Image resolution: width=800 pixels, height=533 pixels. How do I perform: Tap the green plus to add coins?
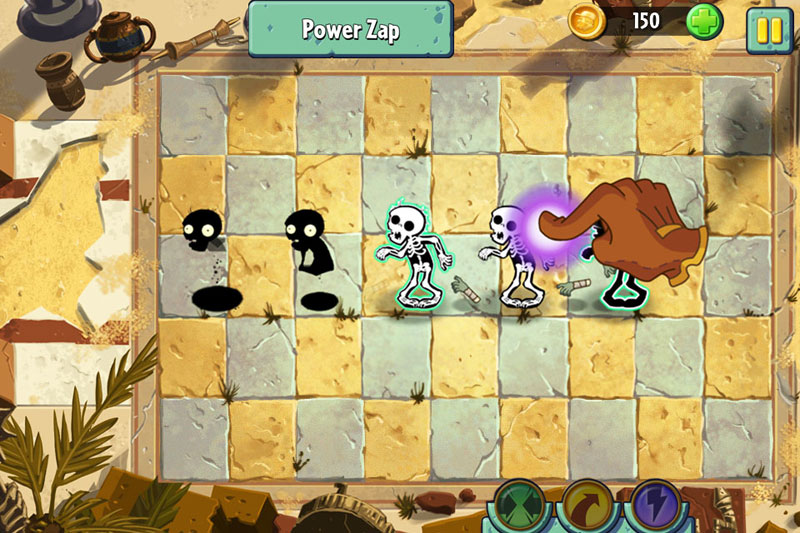[704, 22]
